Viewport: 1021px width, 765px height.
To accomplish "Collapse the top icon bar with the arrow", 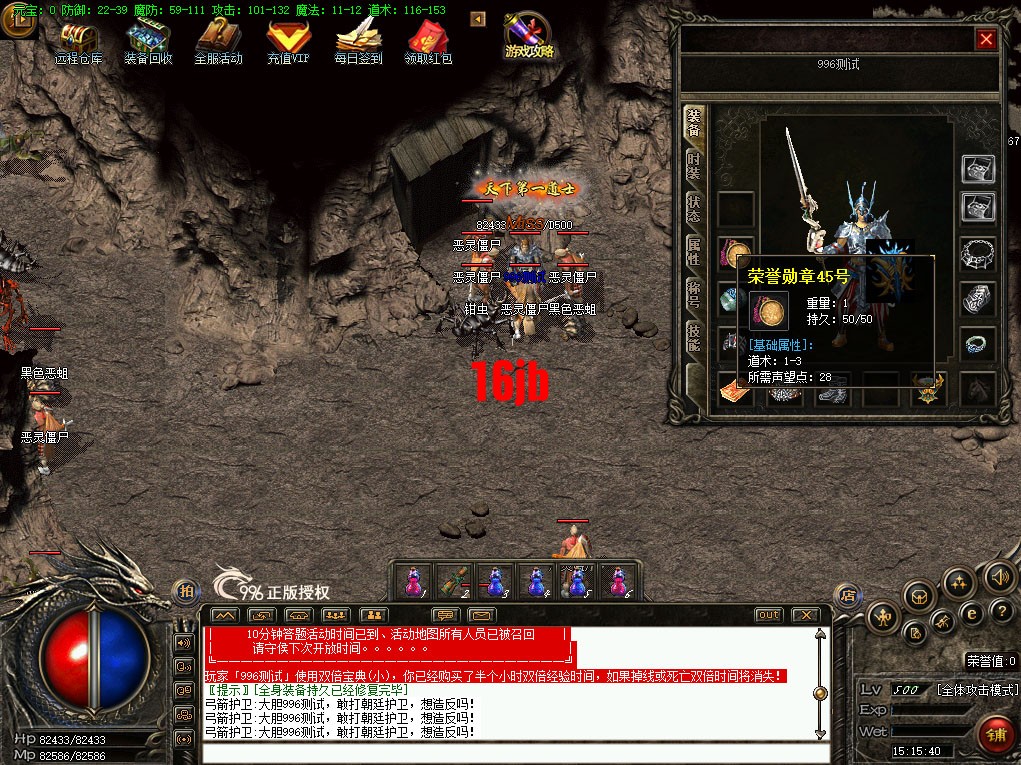I will click(478, 19).
